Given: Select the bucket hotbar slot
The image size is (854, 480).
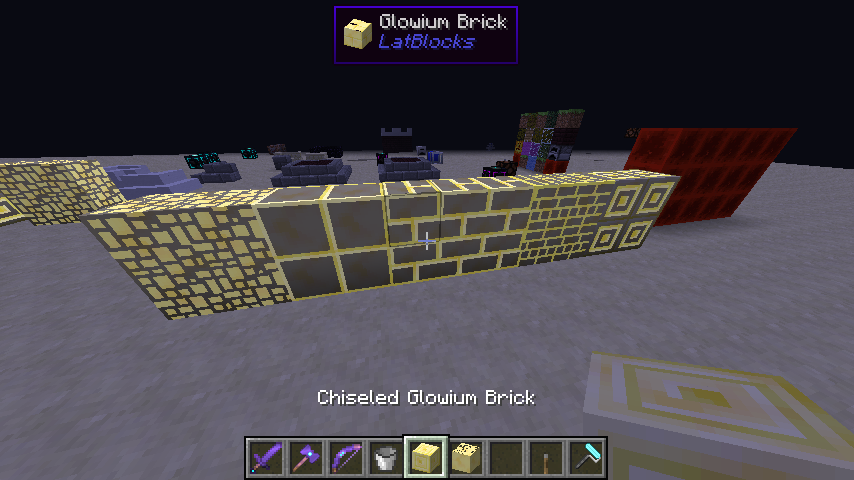Looking at the screenshot, I should pos(386,458).
